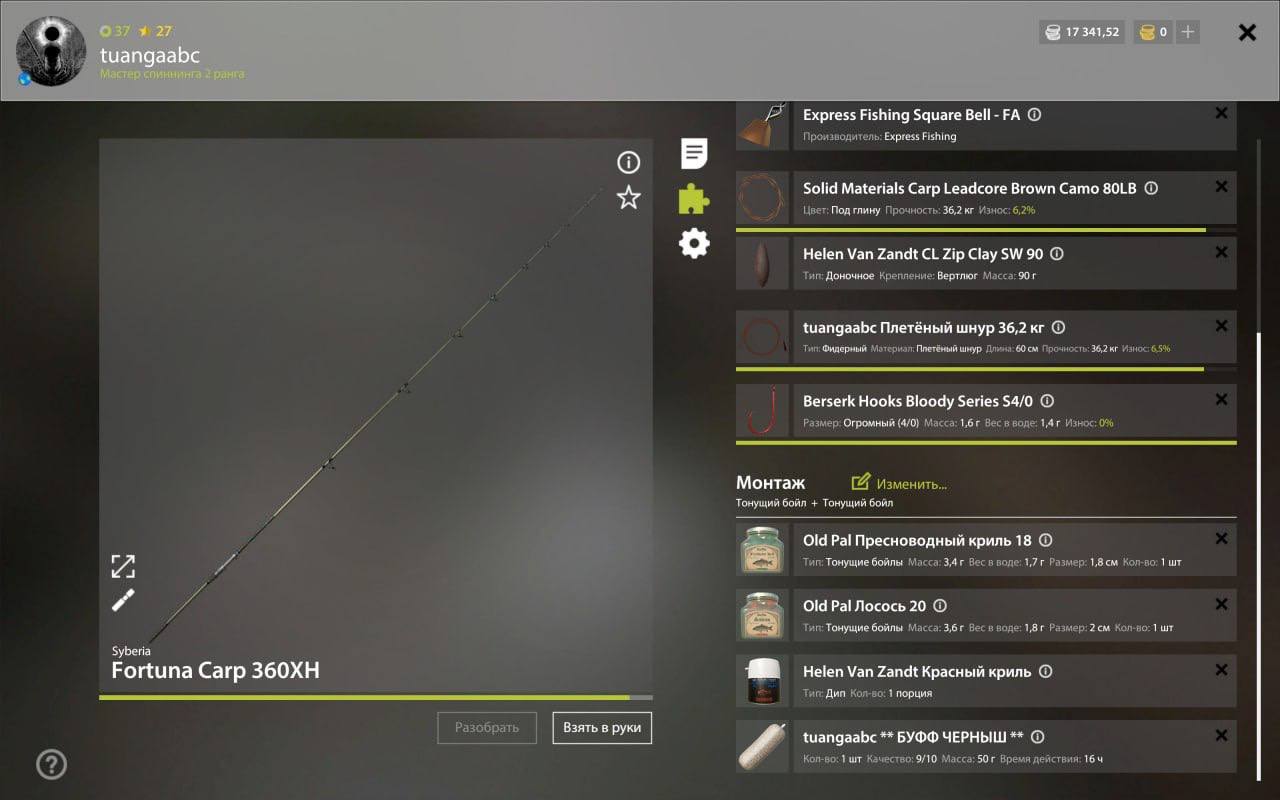The width and height of the screenshot is (1280, 800).
Task: Toggle the favorite star for Fortuna Carp 360XH
Action: (628, 198)
